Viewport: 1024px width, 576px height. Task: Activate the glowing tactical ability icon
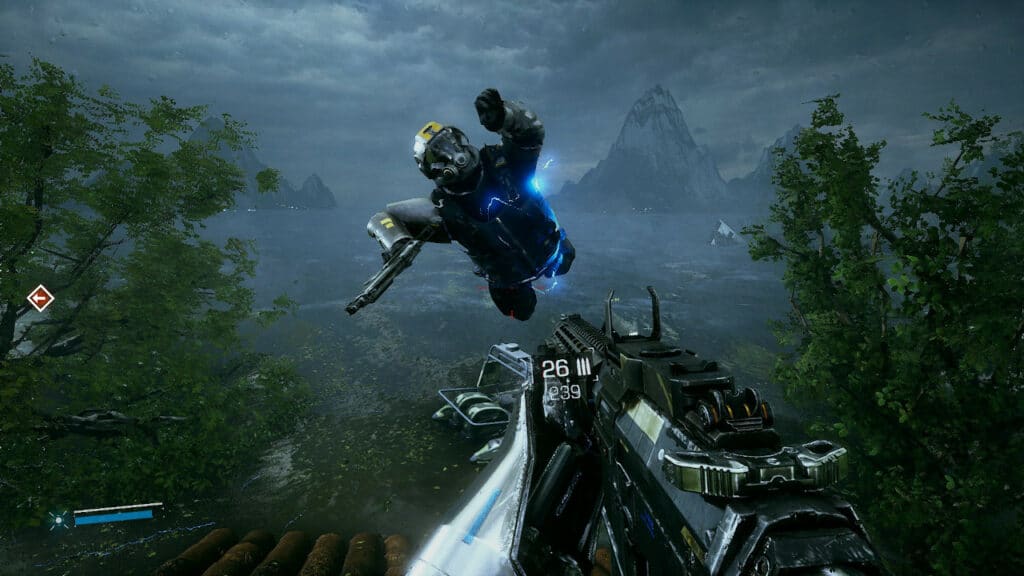58,518
